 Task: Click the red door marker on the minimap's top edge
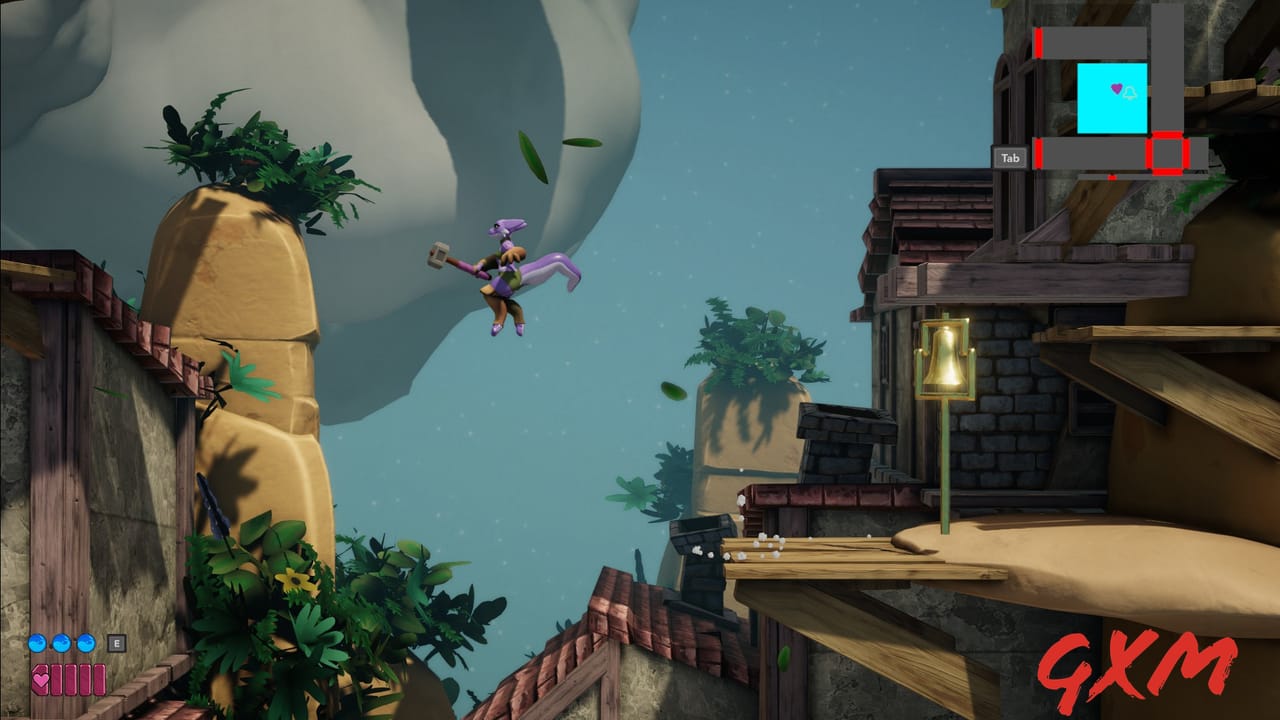1037,44
